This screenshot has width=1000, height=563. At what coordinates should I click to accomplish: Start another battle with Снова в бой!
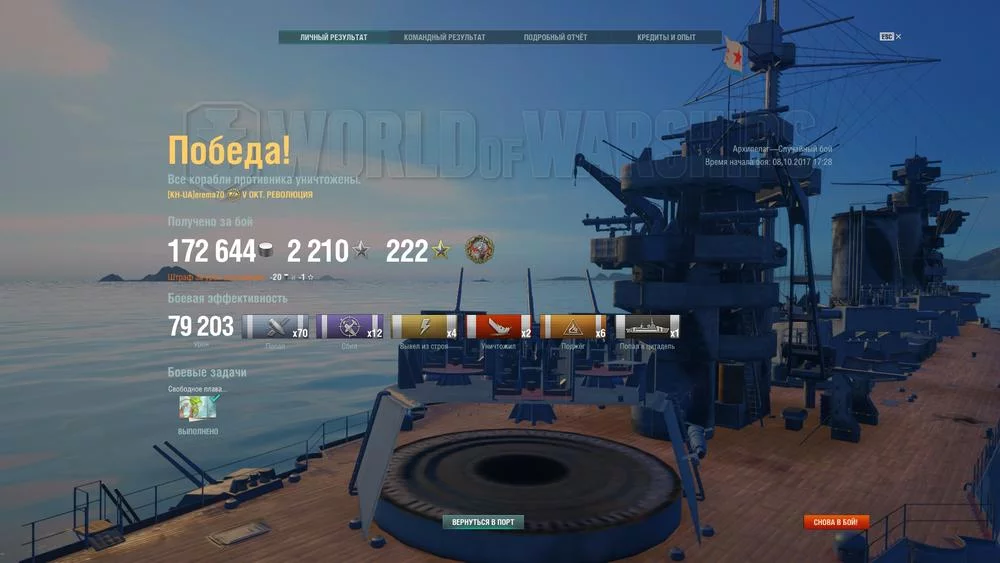pos(836,522)
